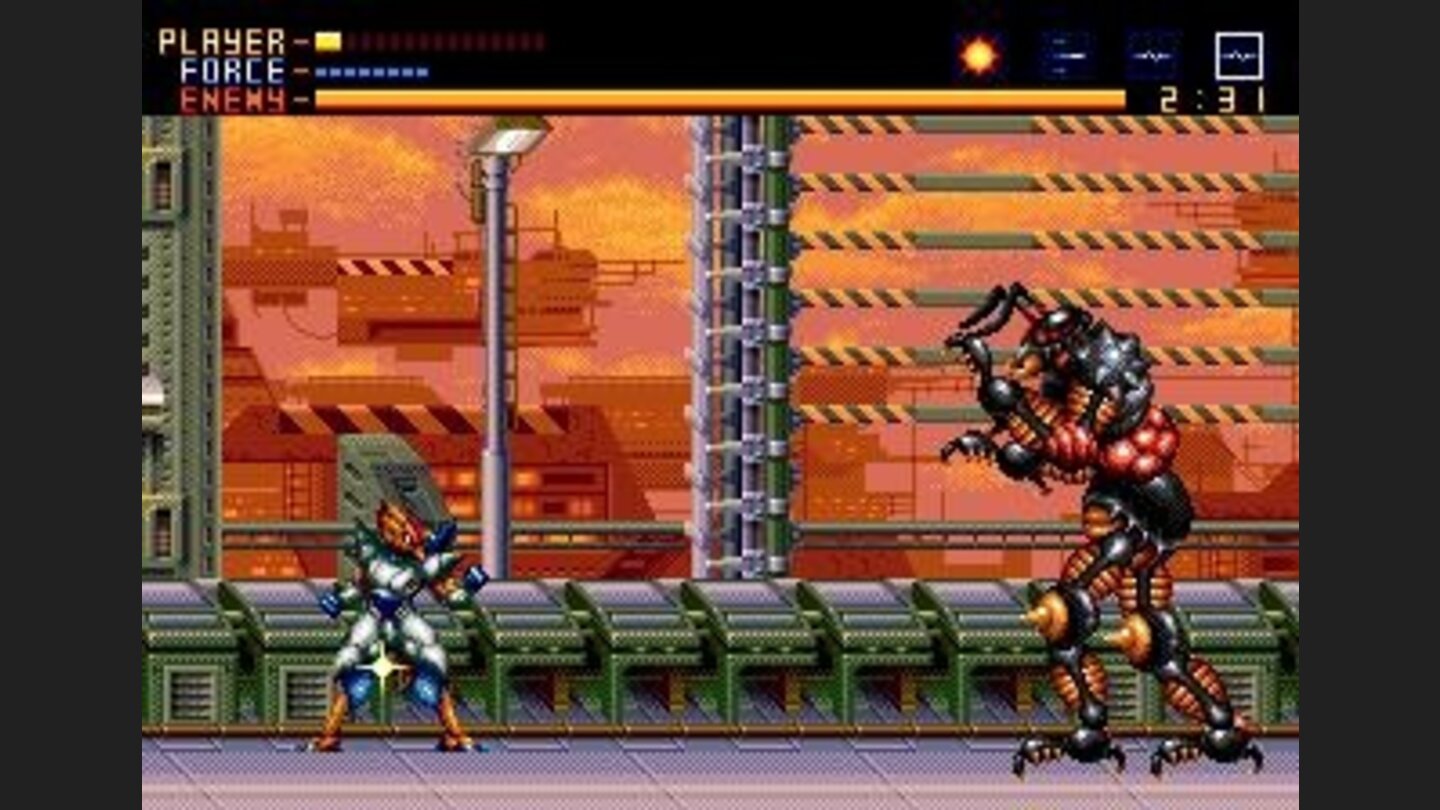Toggle the last blue FORCE gauge segment
The width and height of the screenshot is (1440, 810).
coord(421,71)
